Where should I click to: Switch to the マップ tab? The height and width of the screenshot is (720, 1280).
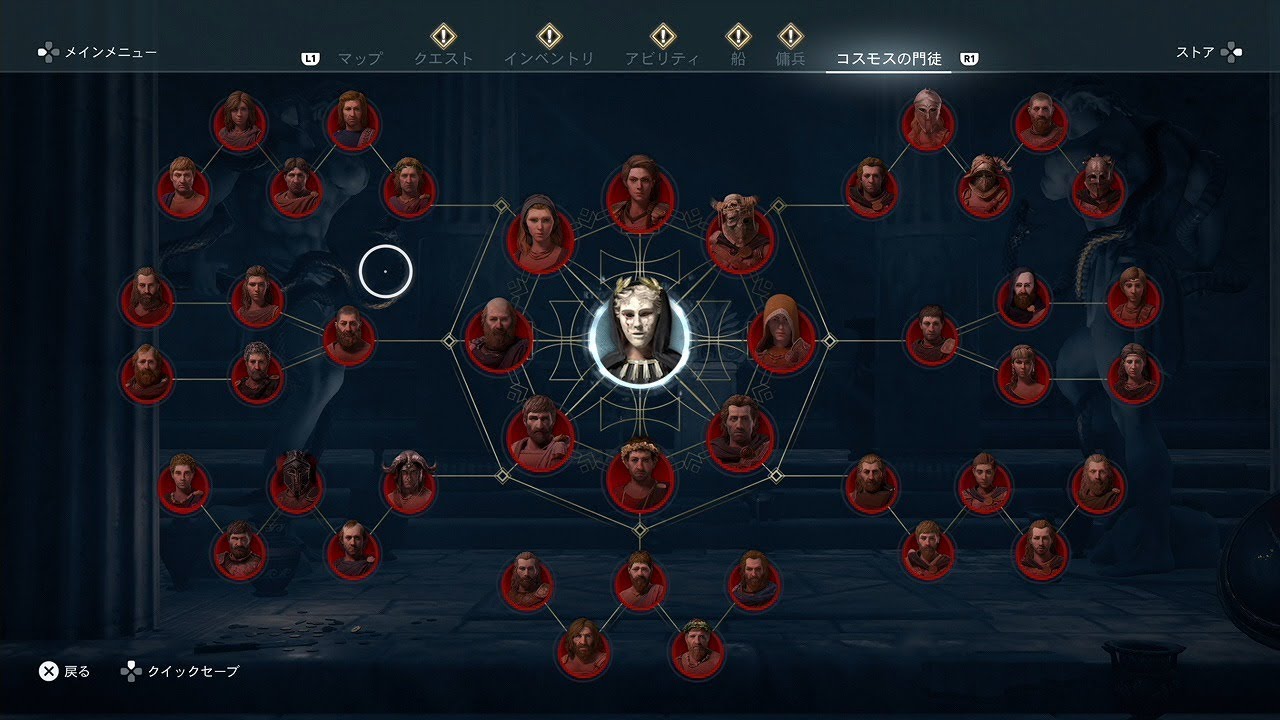point(359,59)
